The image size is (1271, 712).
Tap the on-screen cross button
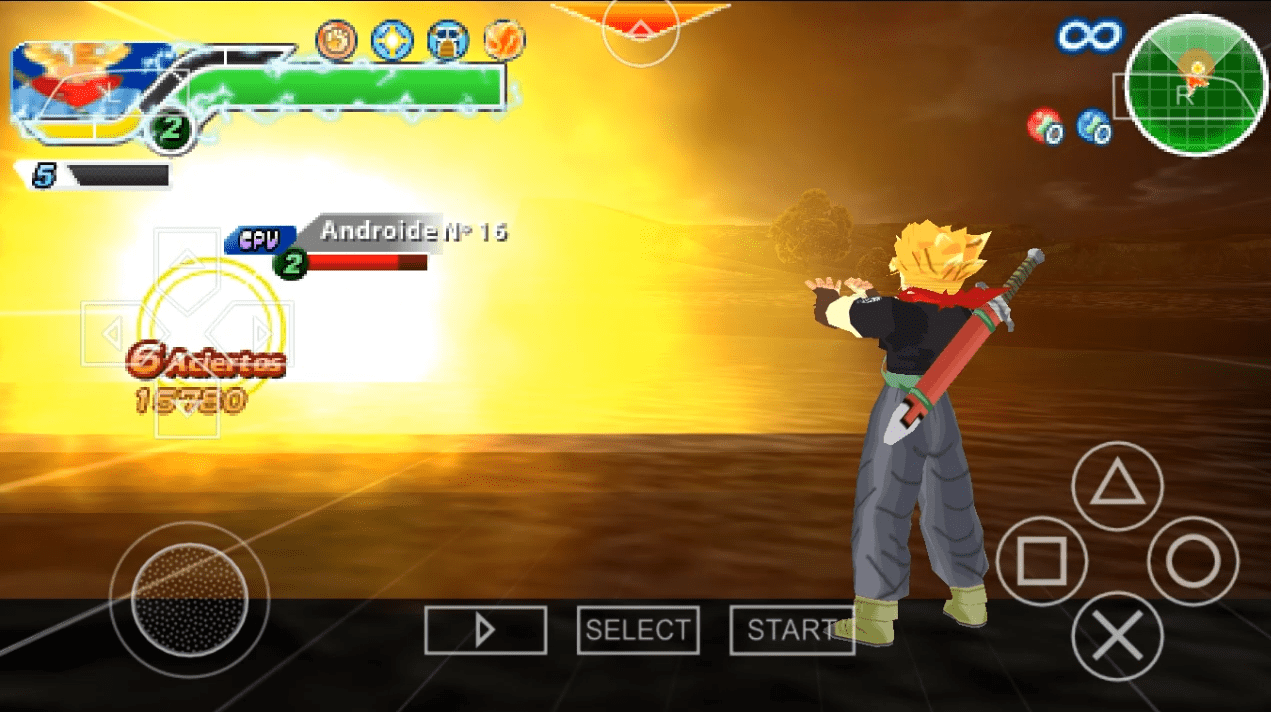click(1117, 637)
